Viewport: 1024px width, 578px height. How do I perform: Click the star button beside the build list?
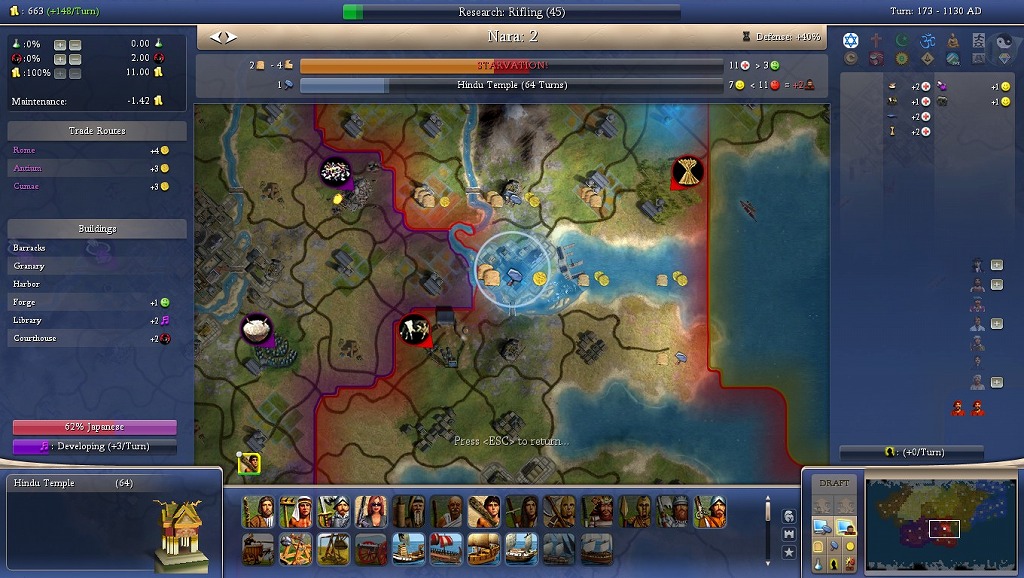(x=789, y=552)
